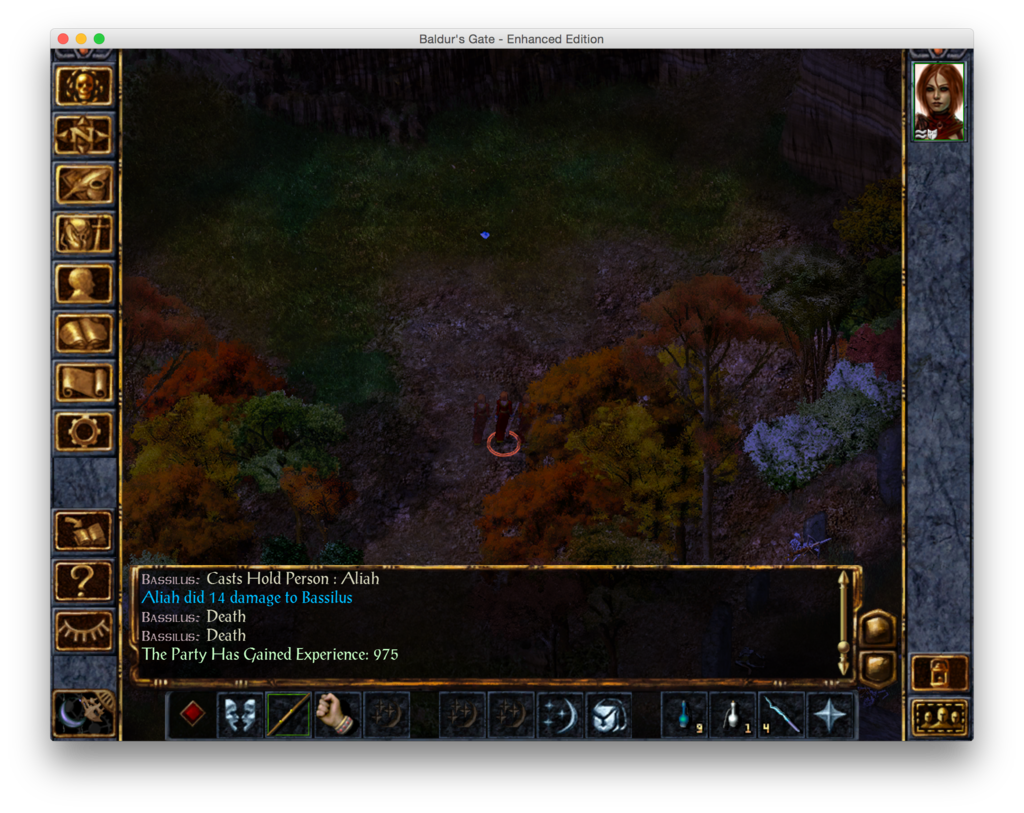Open the character record bust button
This screenshot has height=813, width=1024.
pyautogui.click(x=84, y=283)
